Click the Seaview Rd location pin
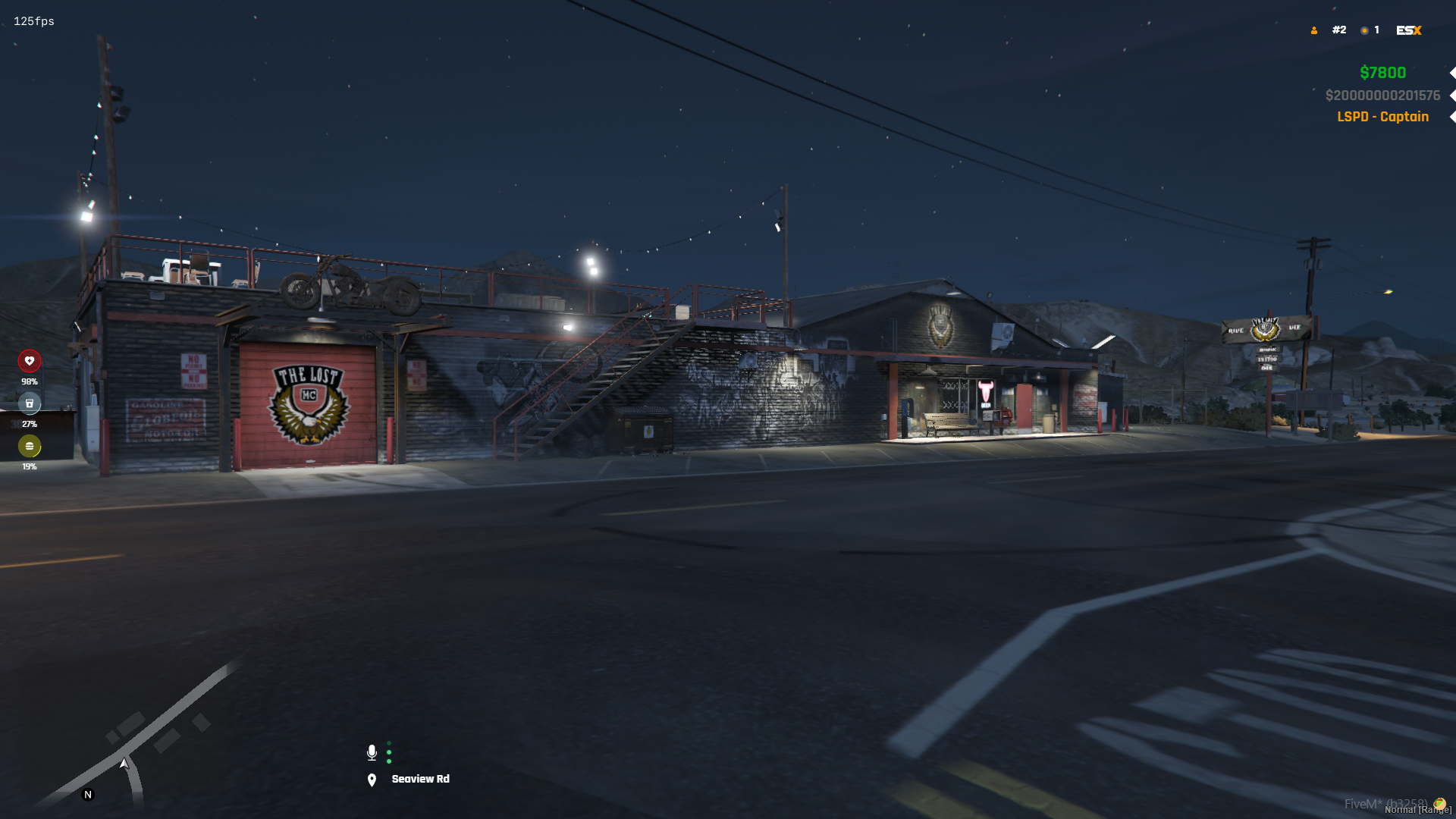This screenshot has width=1456, height=819. tap(372, 780)
